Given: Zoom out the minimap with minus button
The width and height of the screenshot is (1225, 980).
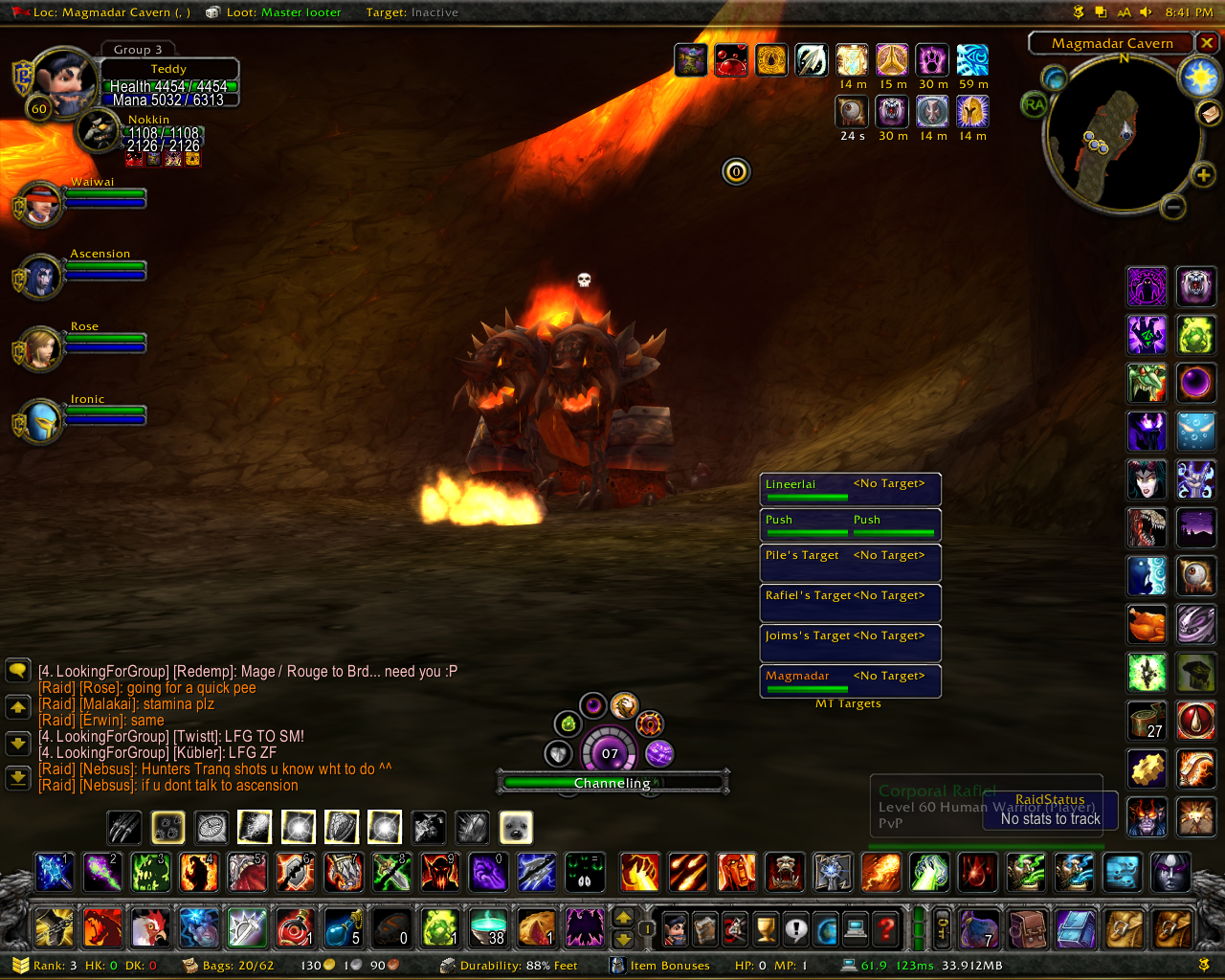Looking at the screenshot, I should click(1173, 207).
